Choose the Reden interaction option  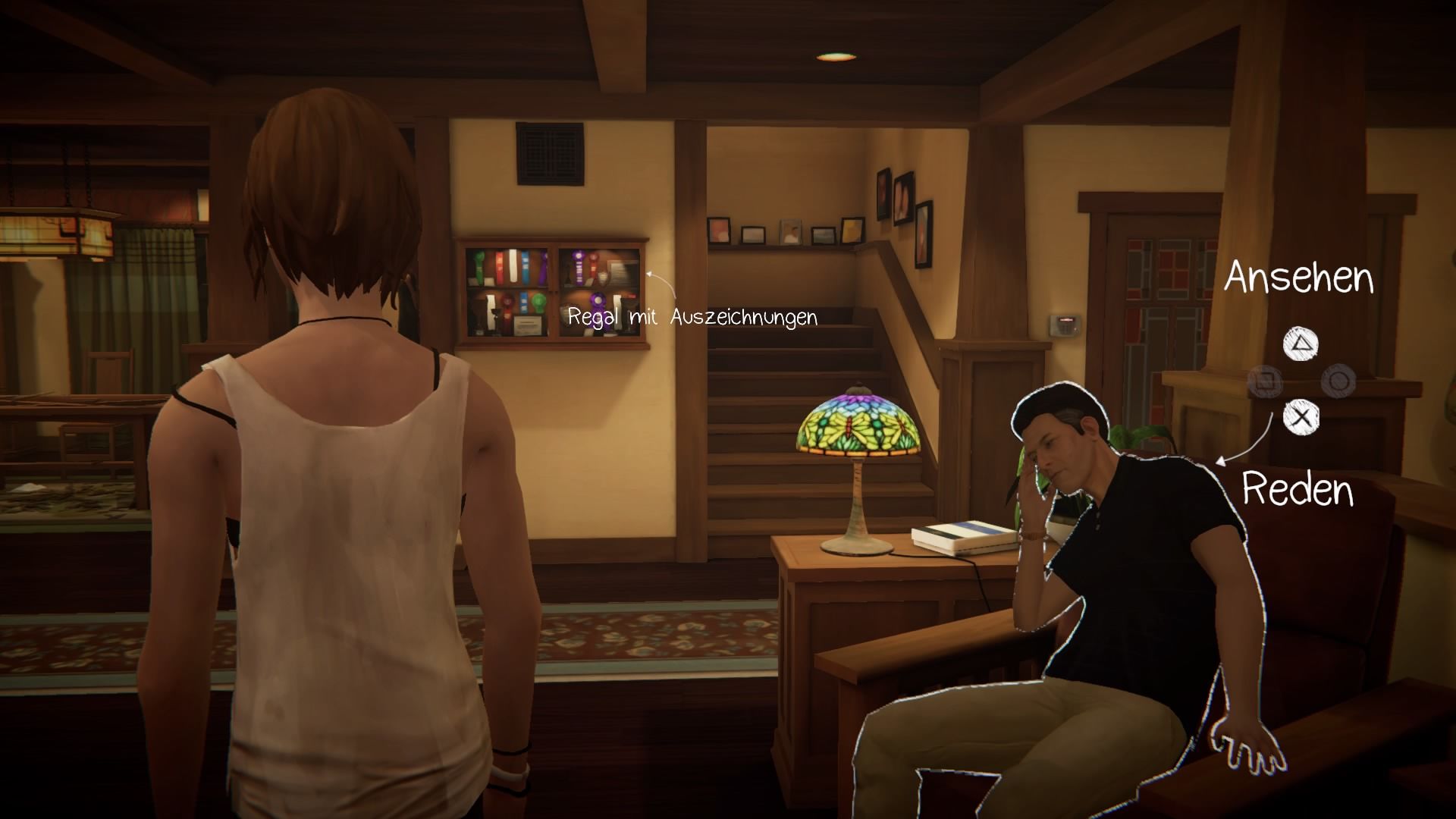pos(1298,489)
